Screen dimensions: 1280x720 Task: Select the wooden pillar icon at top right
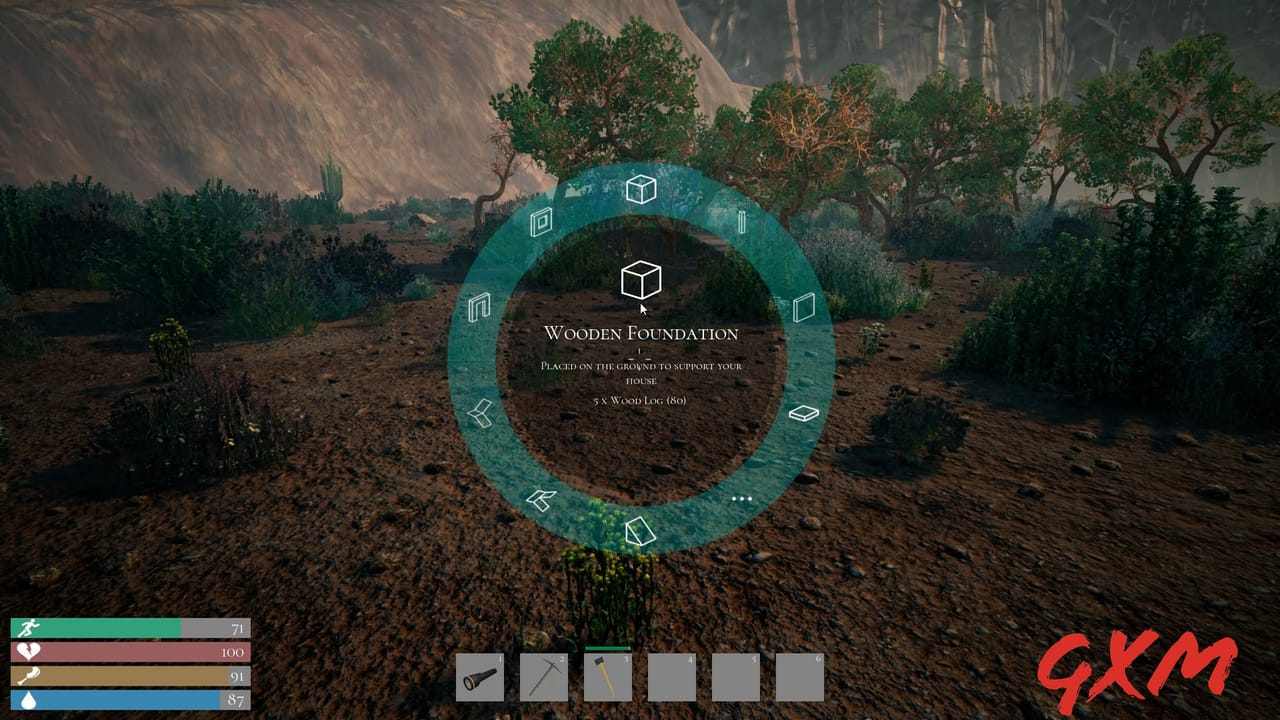click(740, 222)
